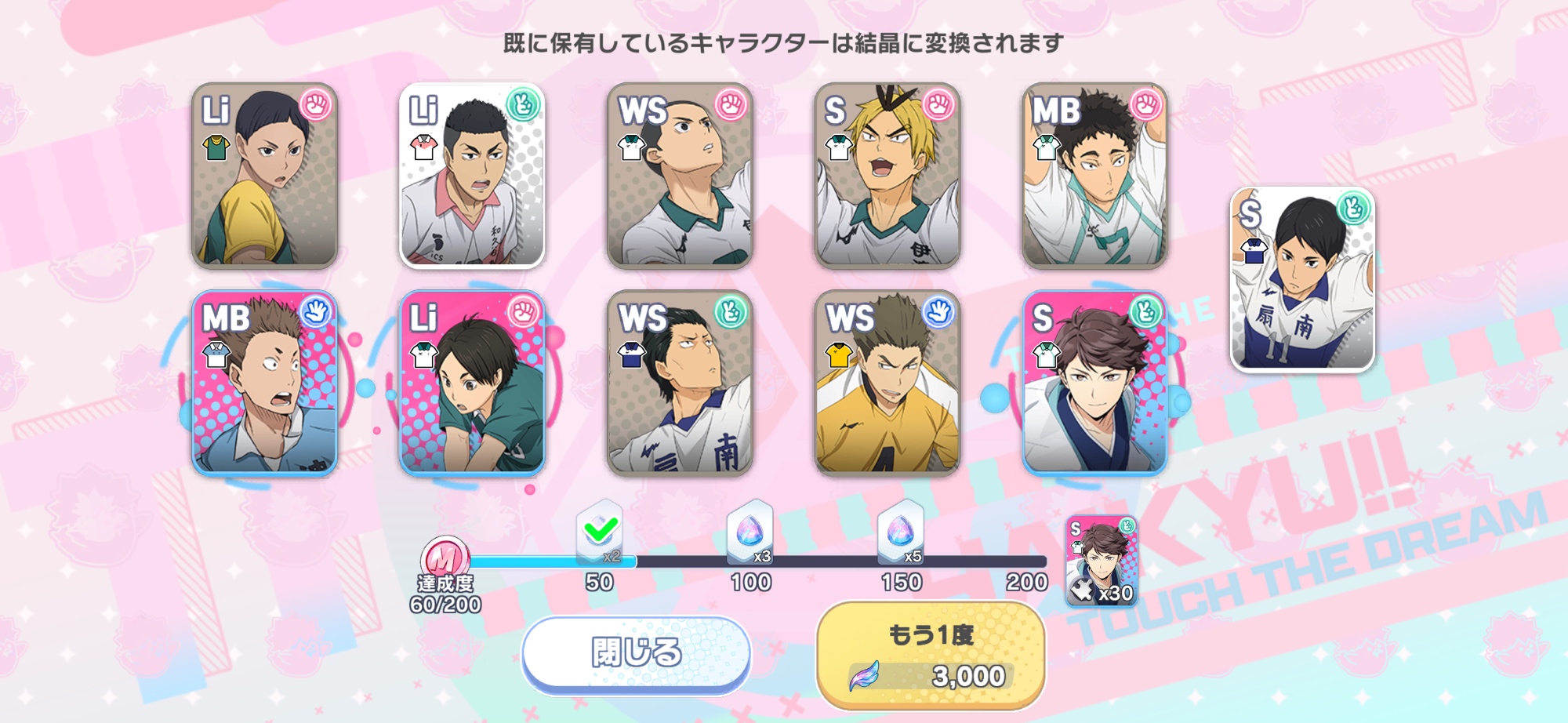Tap the pink M medal achievement icon
The height and width of the screenshot is (723, 1568).
[445, 558]
